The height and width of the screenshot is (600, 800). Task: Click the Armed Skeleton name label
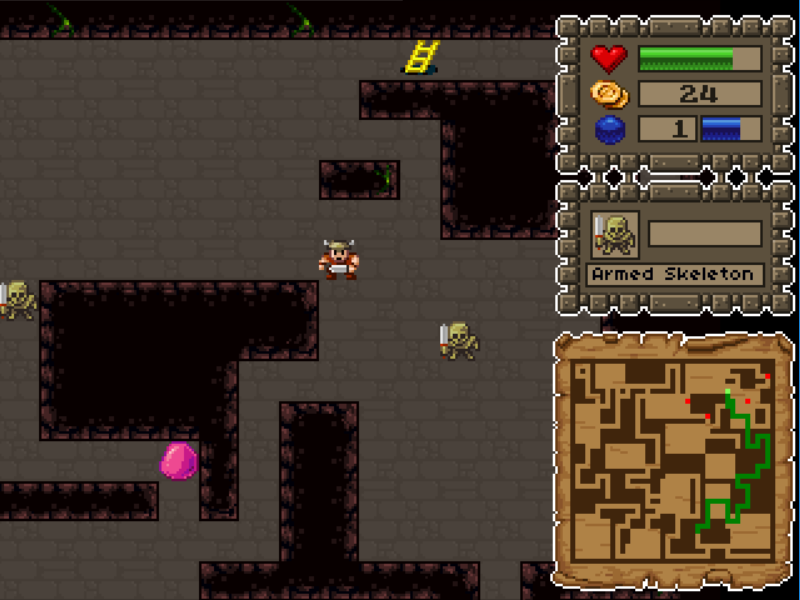(674, 274)
